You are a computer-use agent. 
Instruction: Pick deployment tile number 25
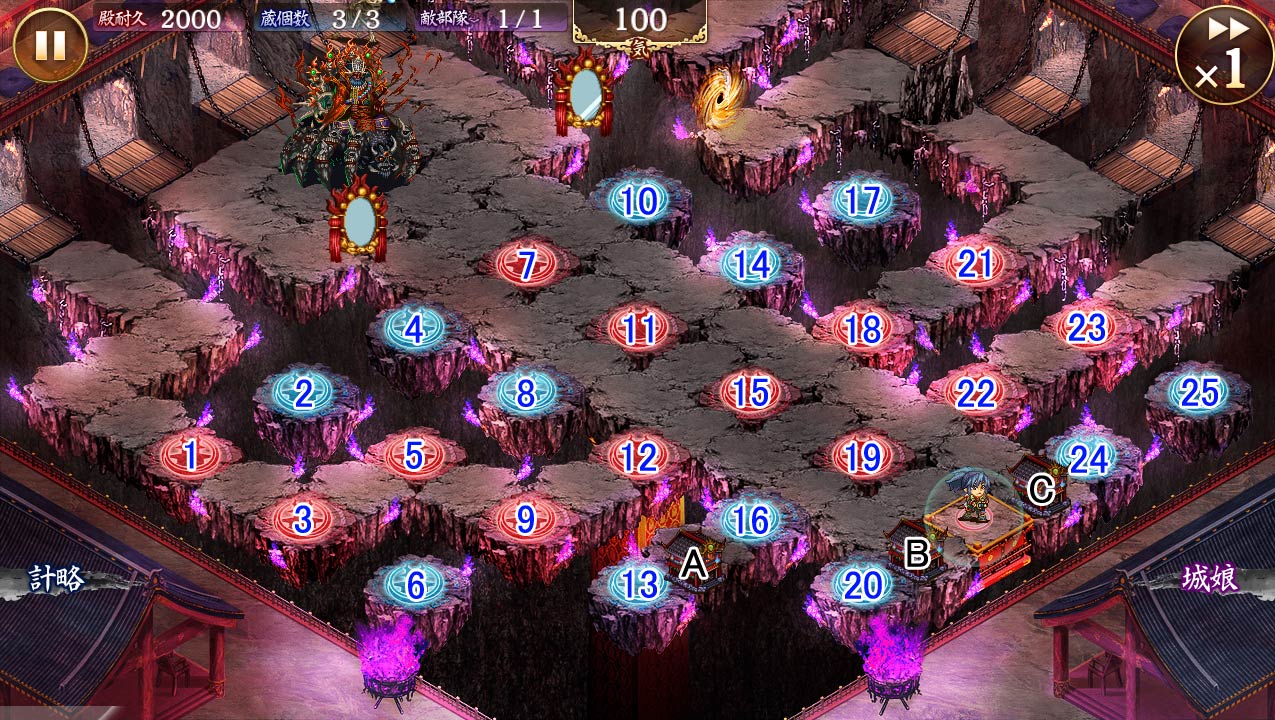pyautogui.click(x=1198, y=393)
